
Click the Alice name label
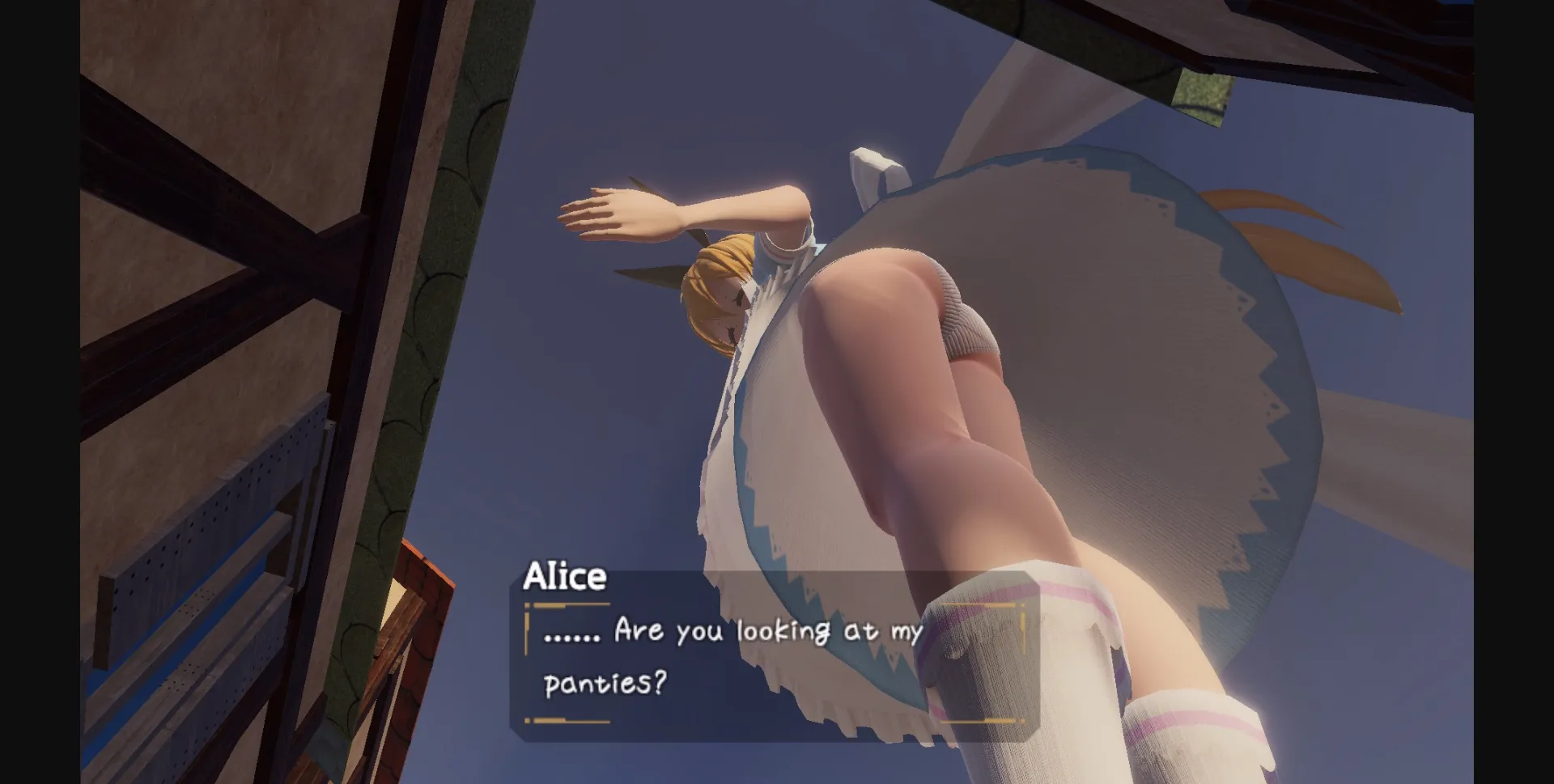coord(567,577)
